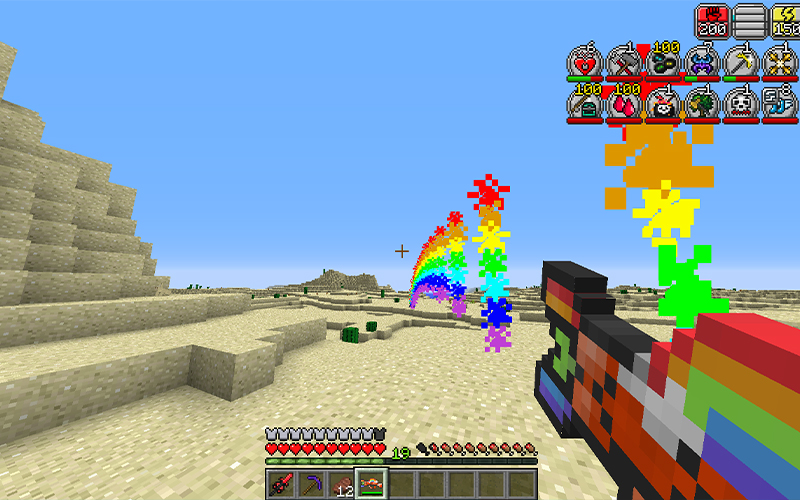Open the gray striped panel icon
This screenshot has height=500, width=800.
(x=748, y=20)
